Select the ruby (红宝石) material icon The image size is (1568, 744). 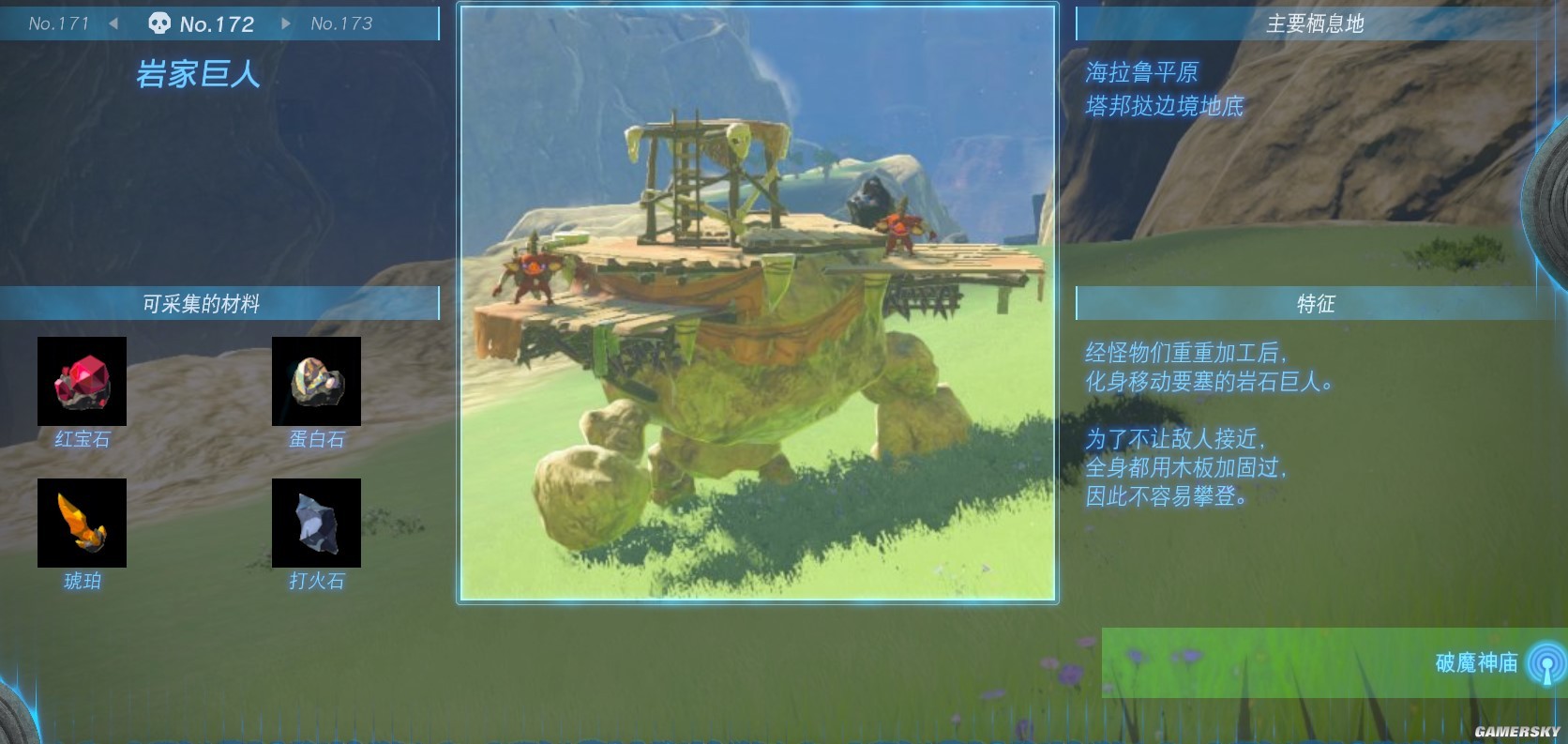click(82, 381)
